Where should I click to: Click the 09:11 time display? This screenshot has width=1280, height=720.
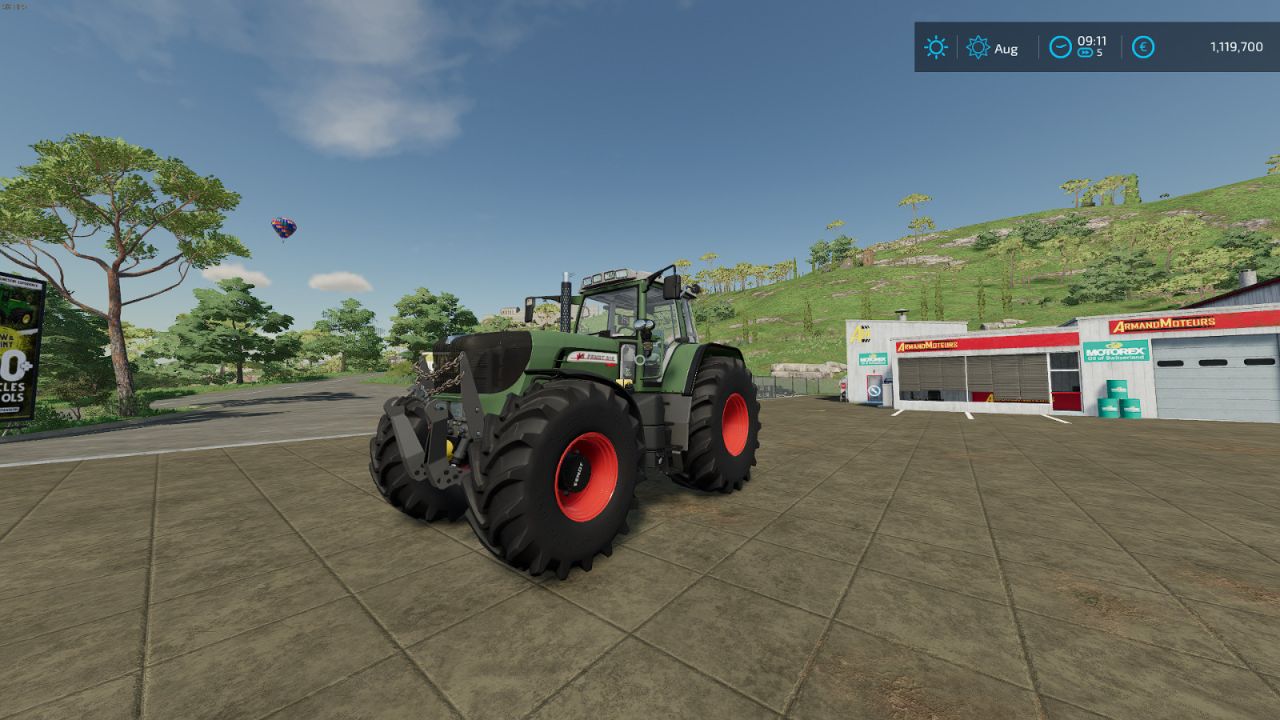(1091, 41)
